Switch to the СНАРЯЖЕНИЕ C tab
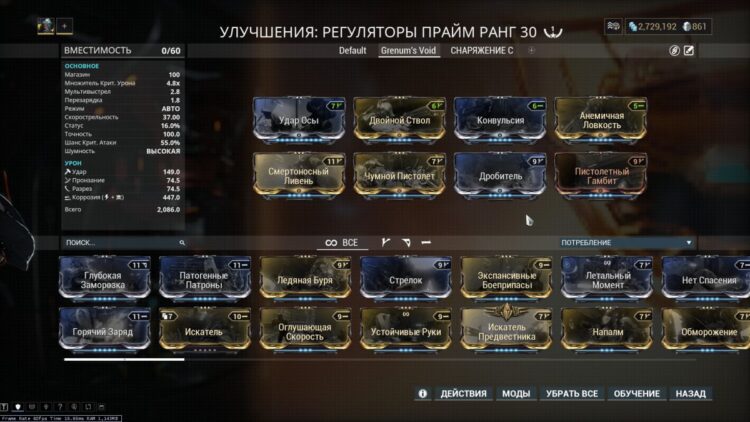This screenshot has height=422, width=750. click(x=482, y=50)
